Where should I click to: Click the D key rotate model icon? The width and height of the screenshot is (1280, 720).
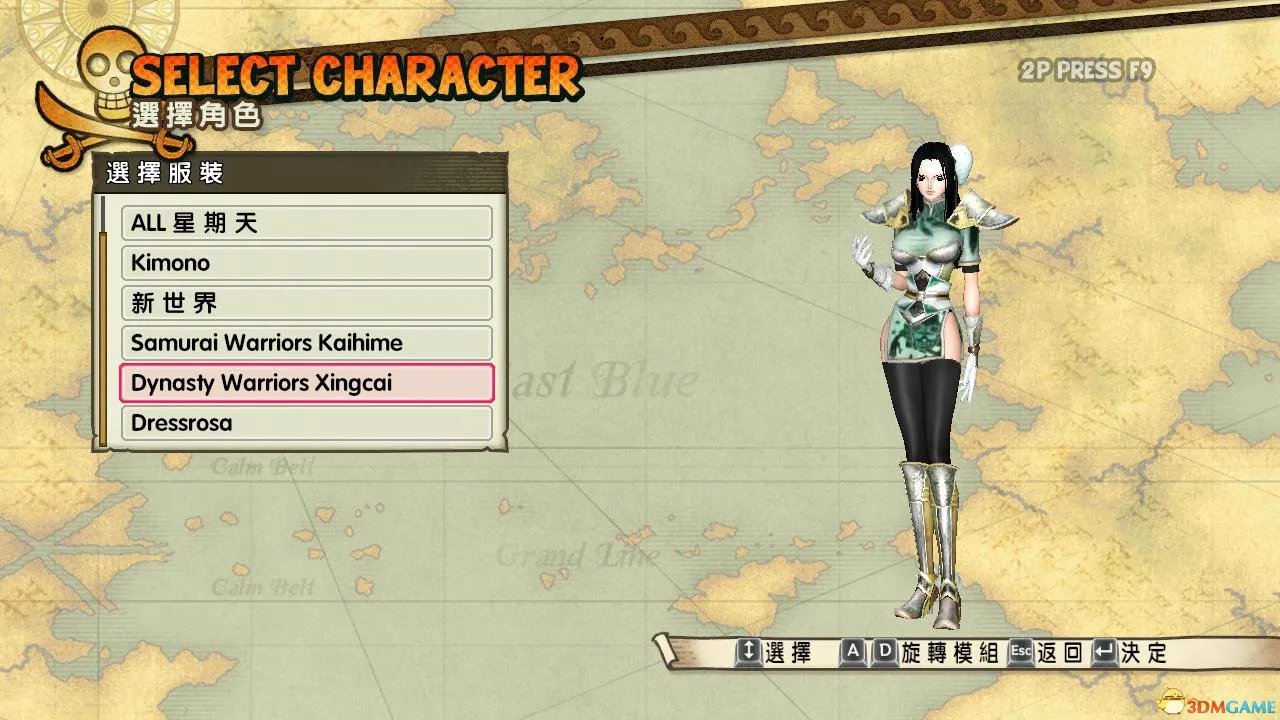(x=884, y=651)
